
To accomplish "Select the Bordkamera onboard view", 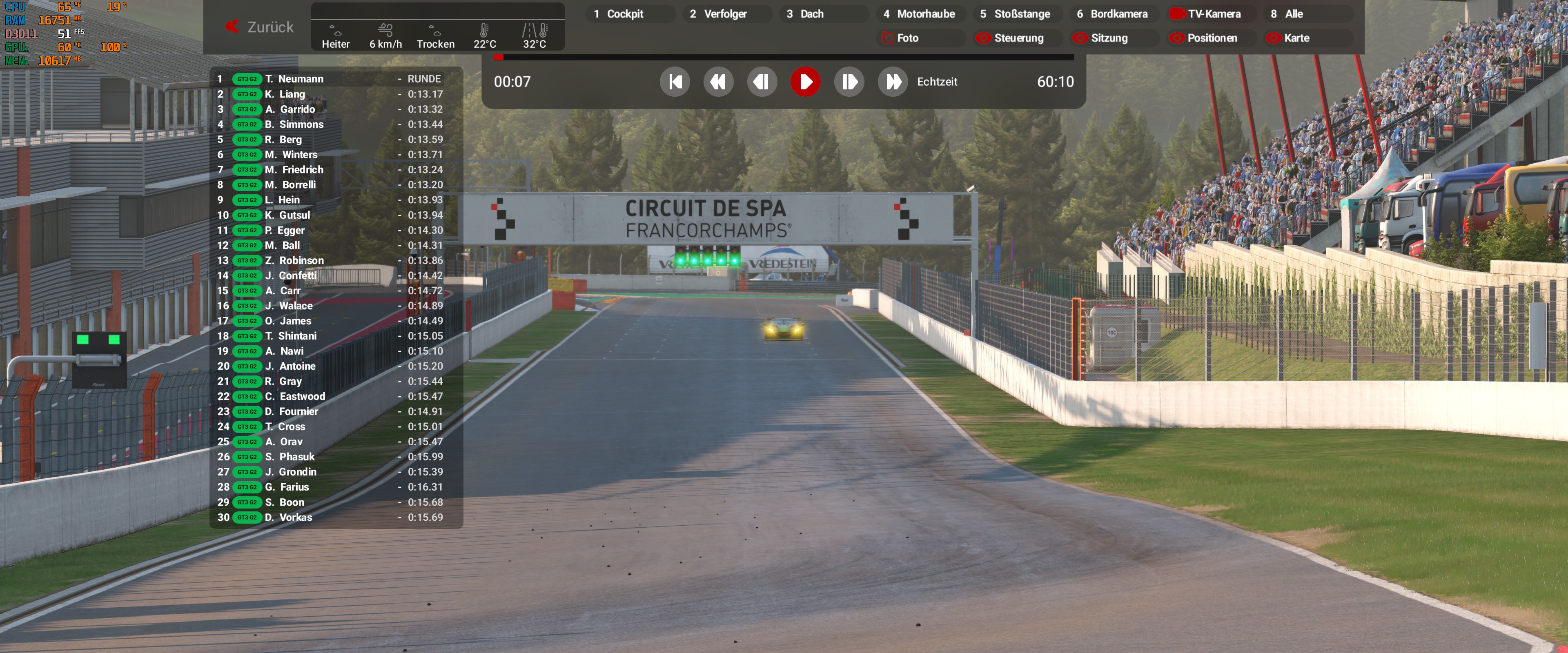I will click(1118, 14).
